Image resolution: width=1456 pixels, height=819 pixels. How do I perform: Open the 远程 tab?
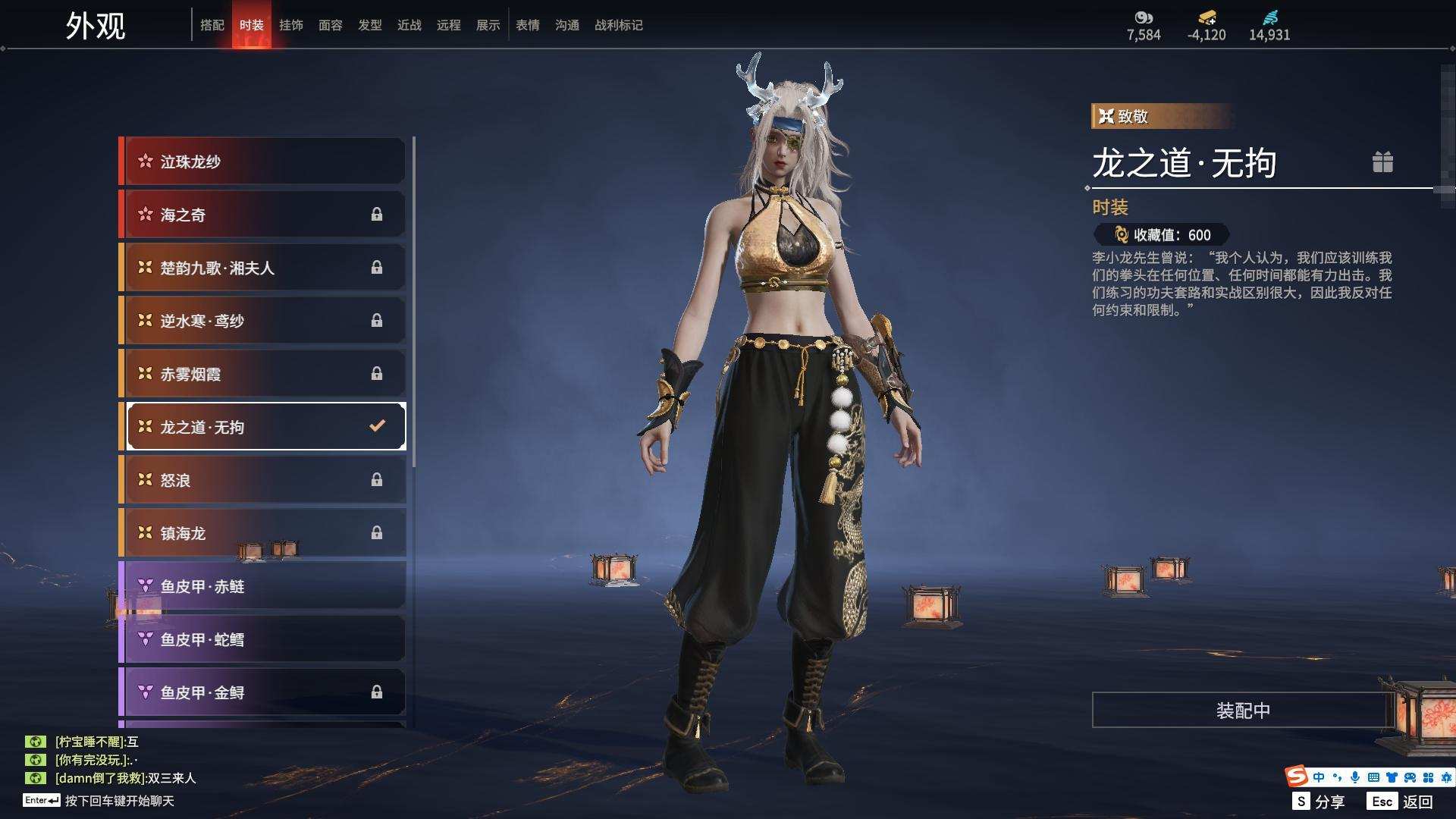point(449,25)
